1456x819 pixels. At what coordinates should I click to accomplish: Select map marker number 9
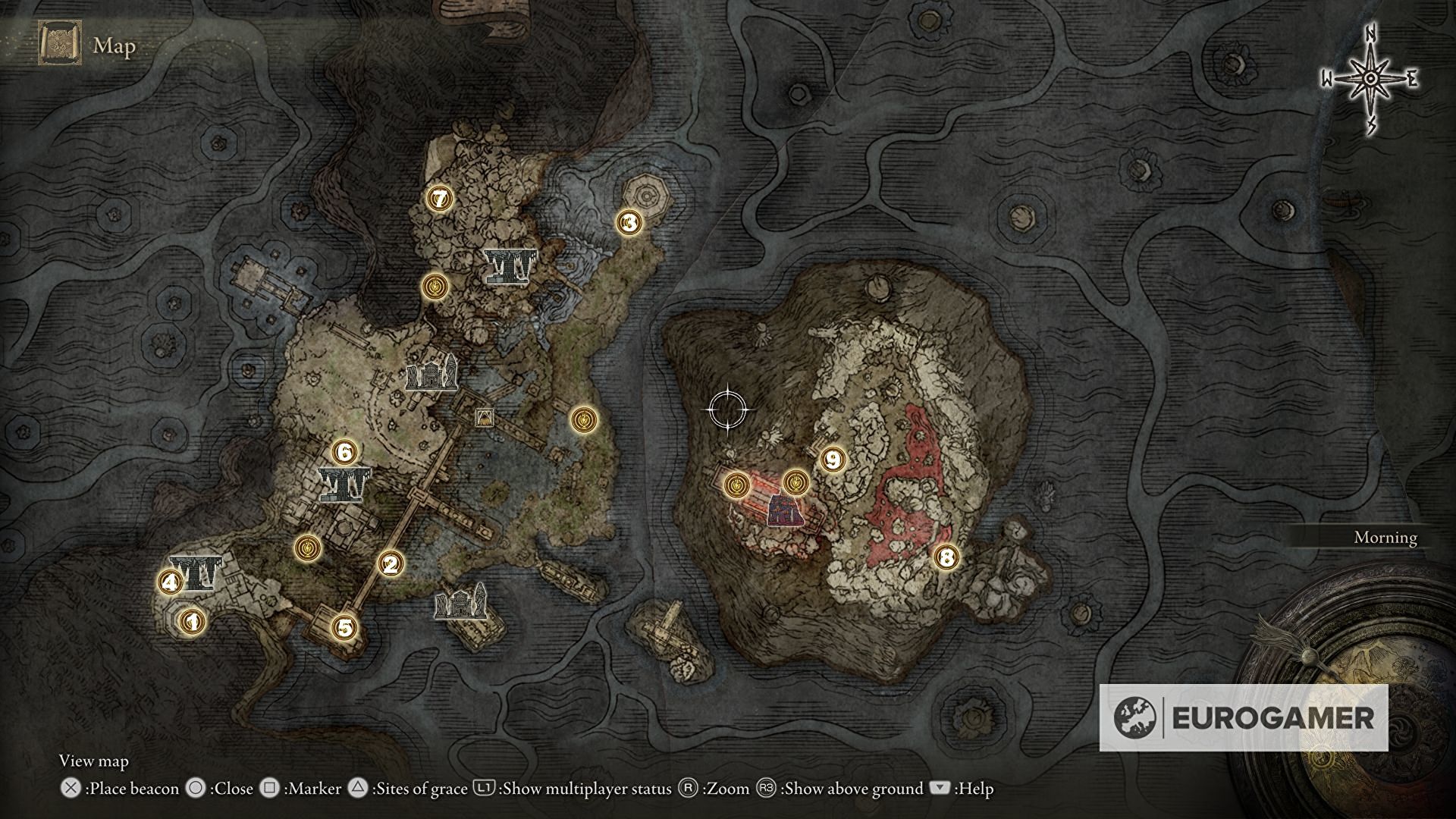point(833,459)
